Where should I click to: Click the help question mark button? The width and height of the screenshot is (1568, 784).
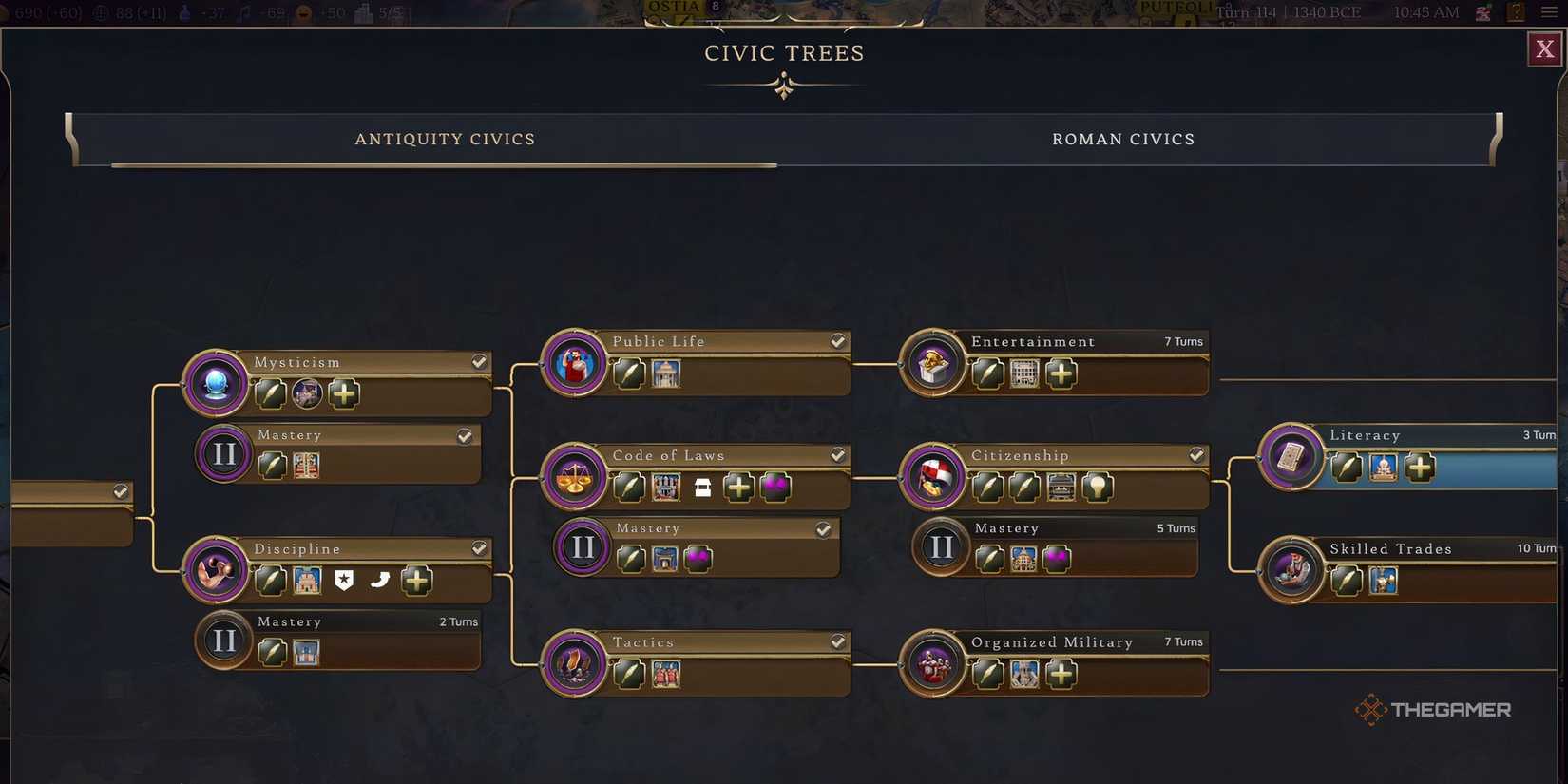pos(1516,13)
